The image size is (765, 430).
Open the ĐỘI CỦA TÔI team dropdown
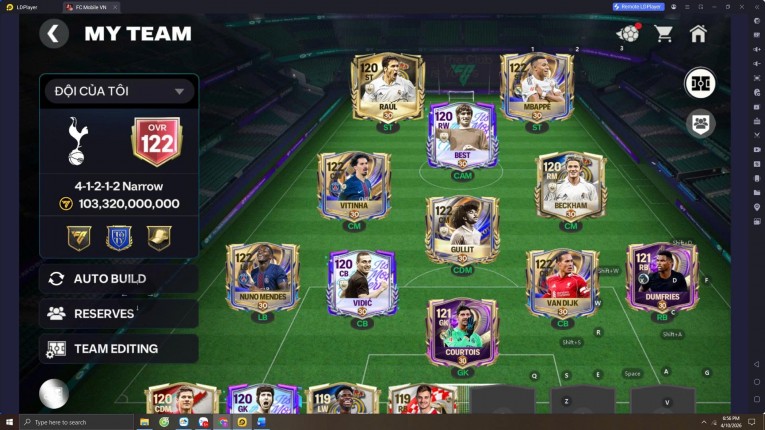[118, 91]
